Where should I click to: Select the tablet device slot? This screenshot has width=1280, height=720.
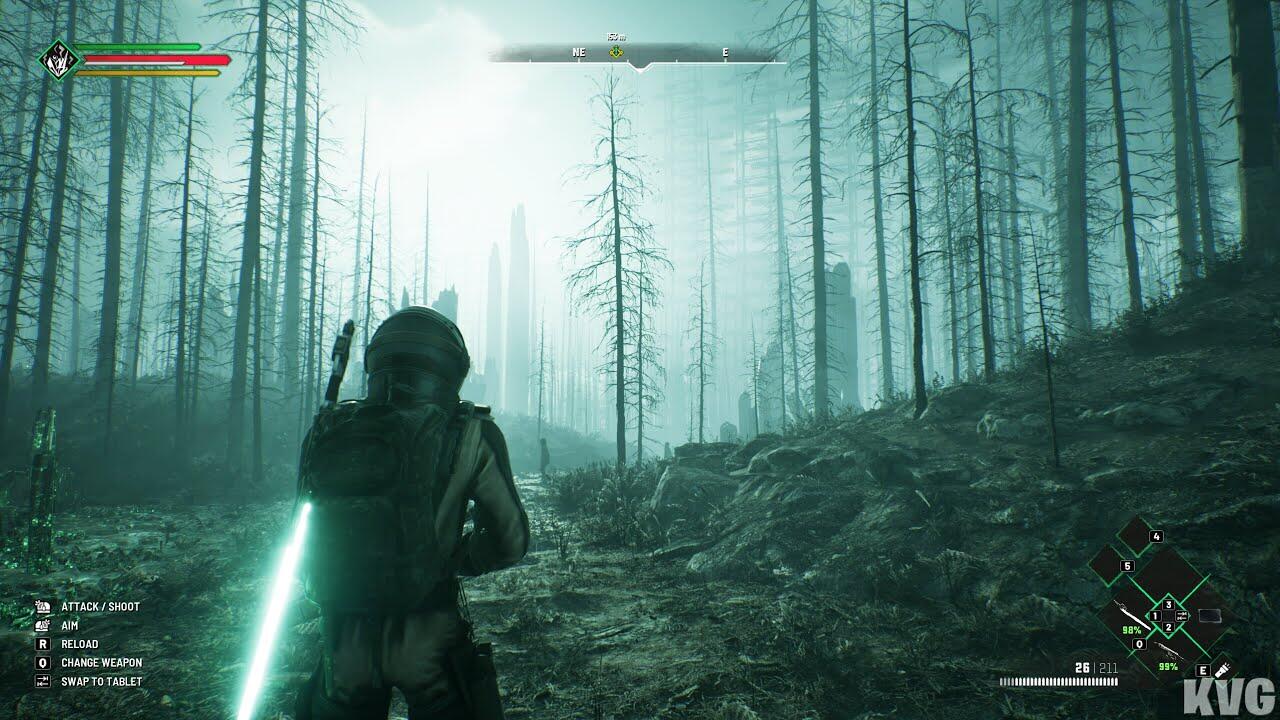coord(1208,615)
